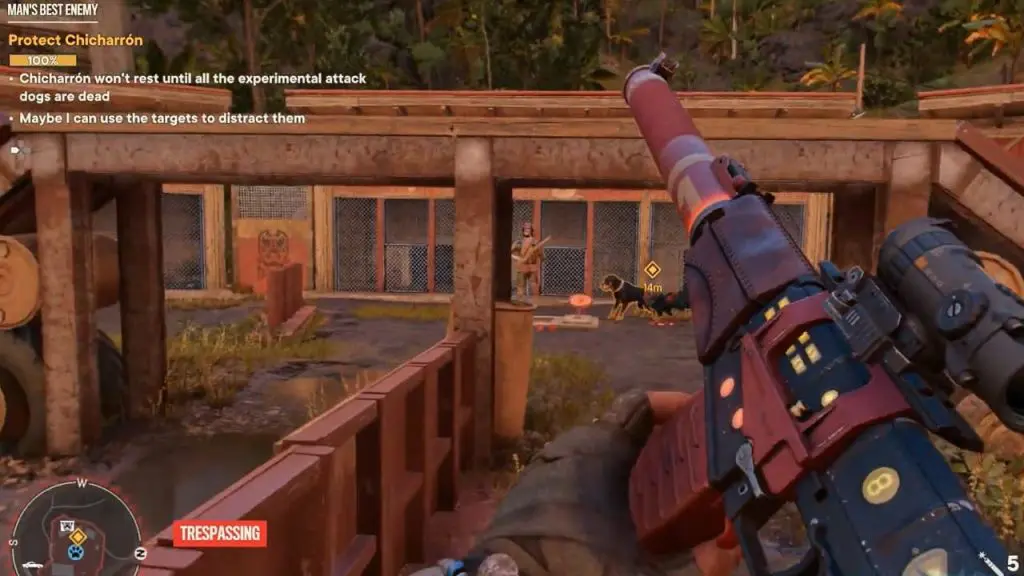Select the targets distraction hint line
The width and height of the screenshot is (1024, 576).
click(x=160, y=119)
